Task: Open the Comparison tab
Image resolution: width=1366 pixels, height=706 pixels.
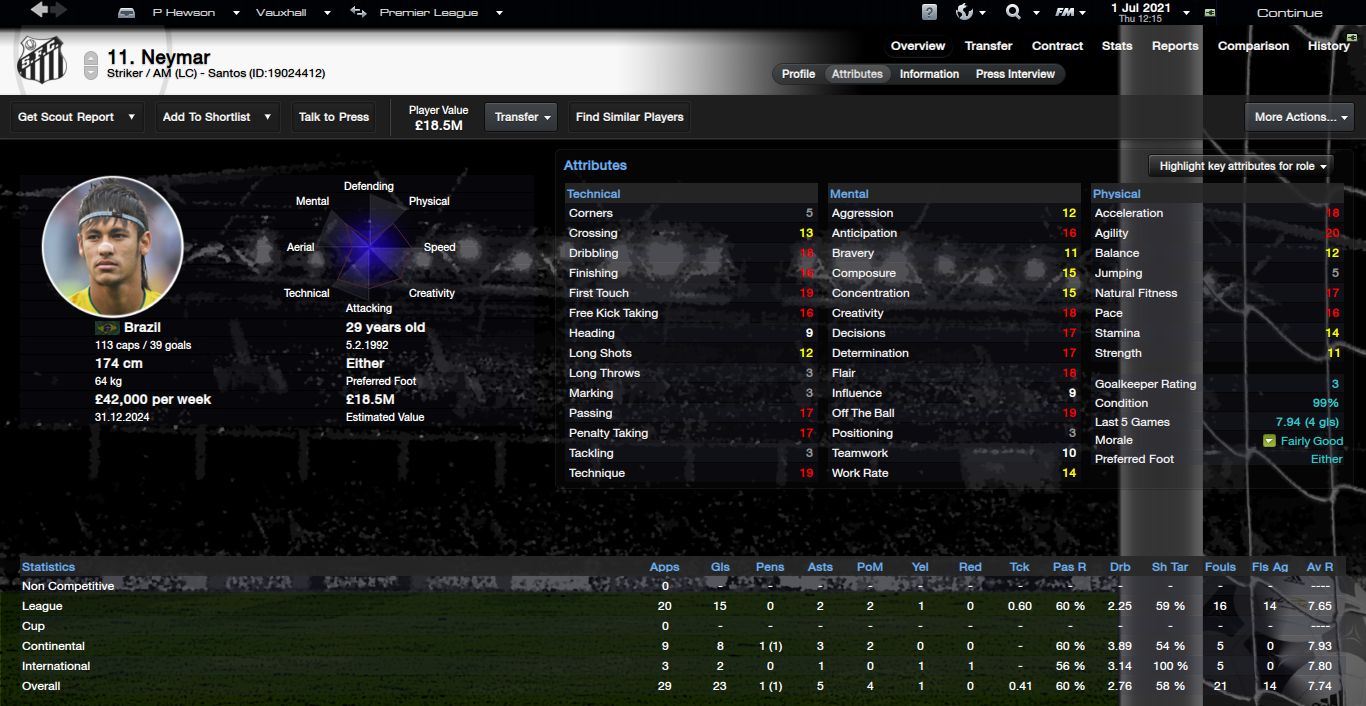Action: click(1253, 46)
